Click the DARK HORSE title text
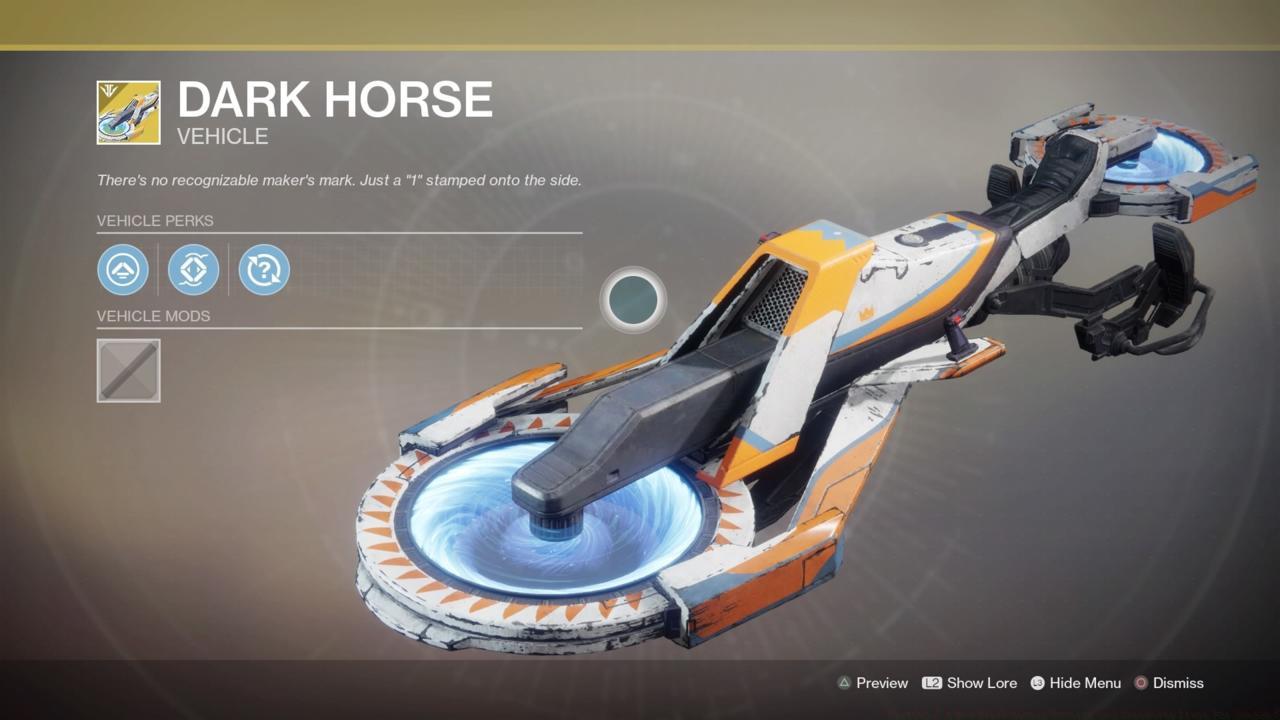This screenshot has width=1280, height=720. click(334, 99)
